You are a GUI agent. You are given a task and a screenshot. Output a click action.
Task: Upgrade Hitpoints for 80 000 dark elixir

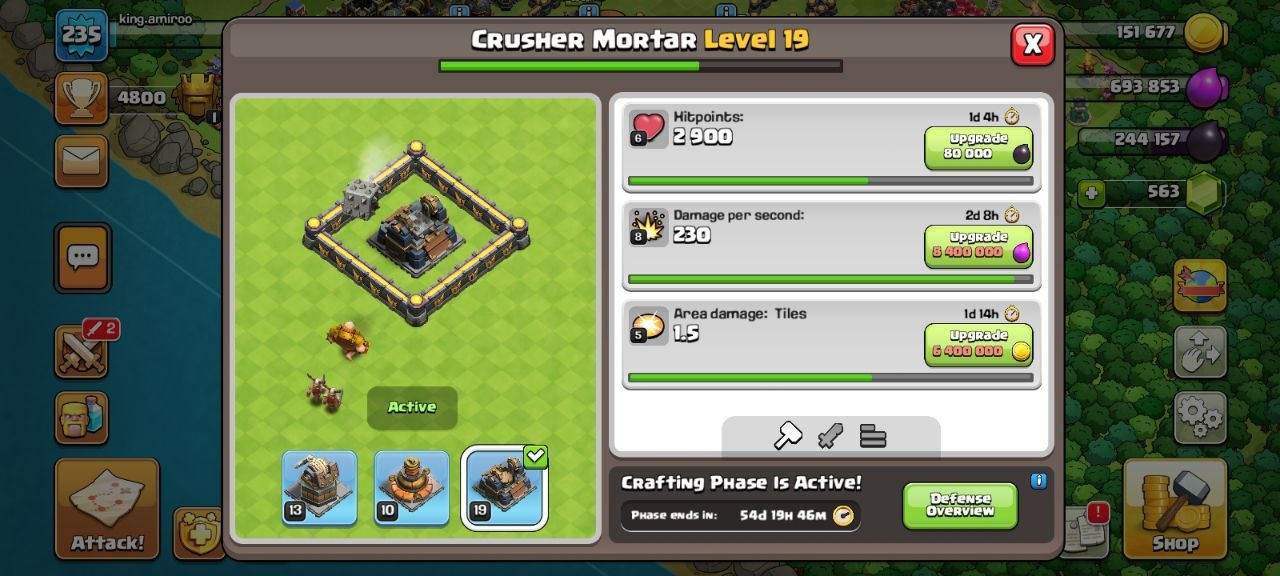coord(978,147)
